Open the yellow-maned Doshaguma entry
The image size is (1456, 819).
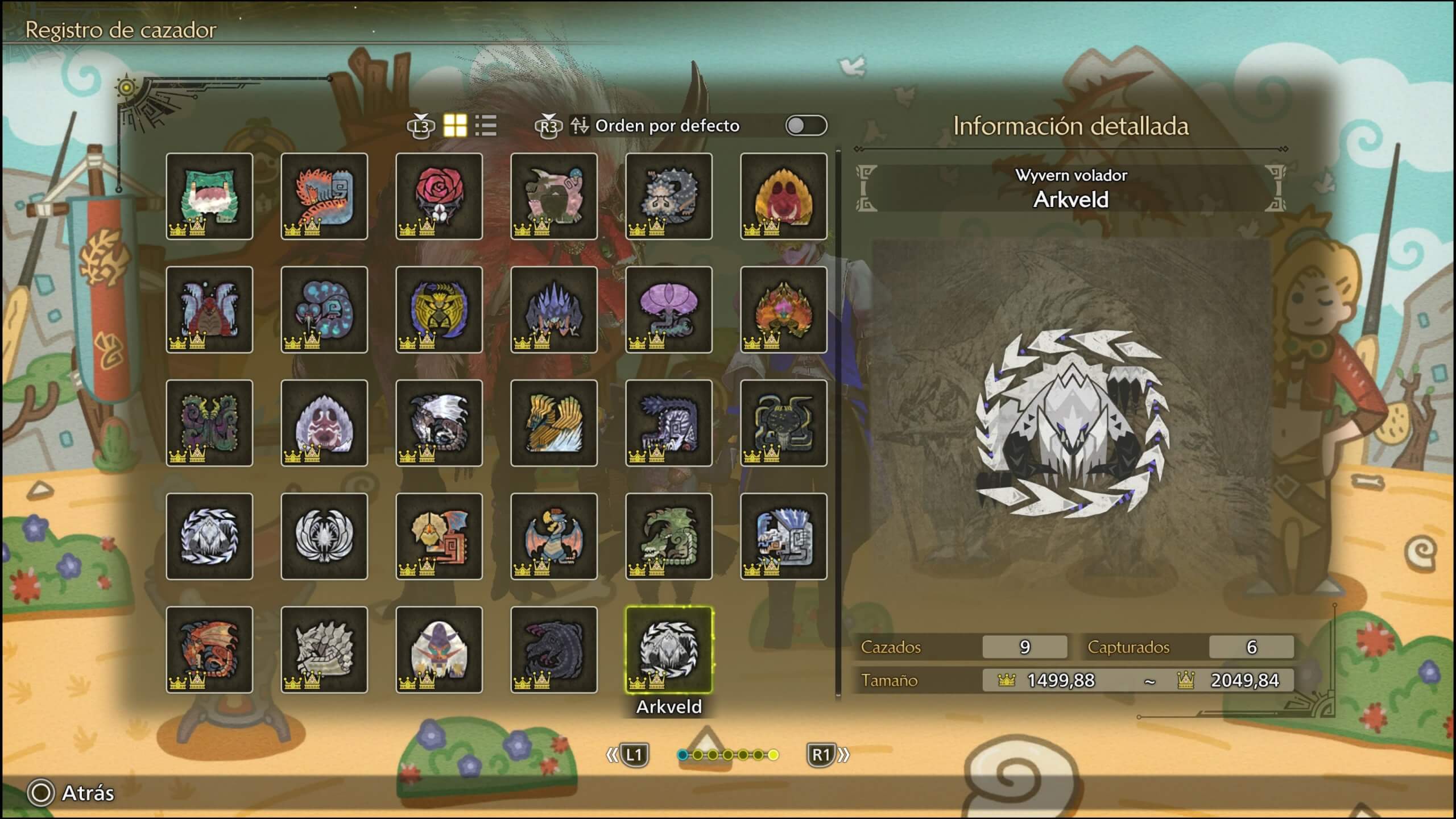pyautogui.click(x=784, y=196)
